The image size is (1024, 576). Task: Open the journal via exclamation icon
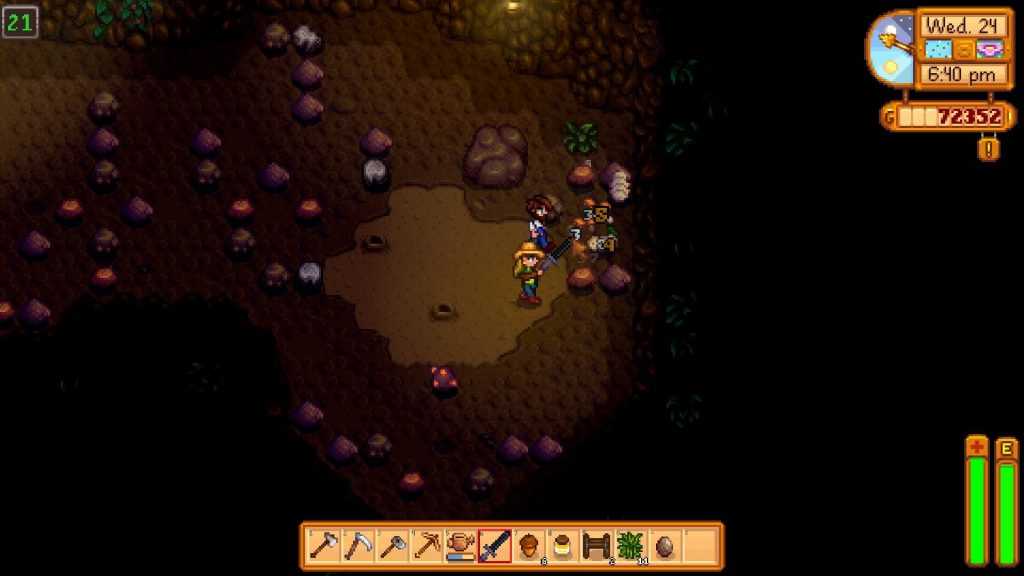pos(988,148)
